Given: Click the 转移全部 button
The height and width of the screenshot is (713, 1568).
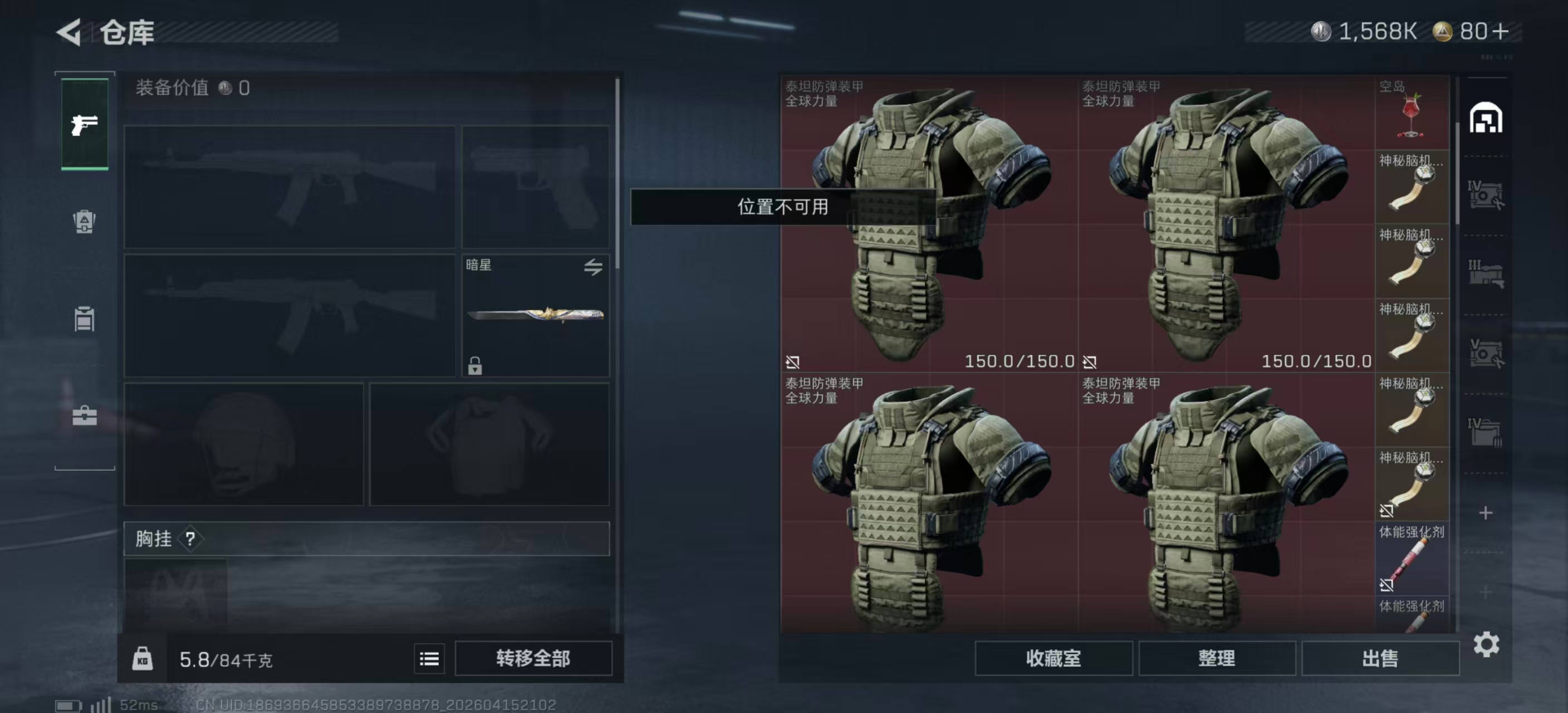Looking at the screenshot, I should [x=533, y=658].
